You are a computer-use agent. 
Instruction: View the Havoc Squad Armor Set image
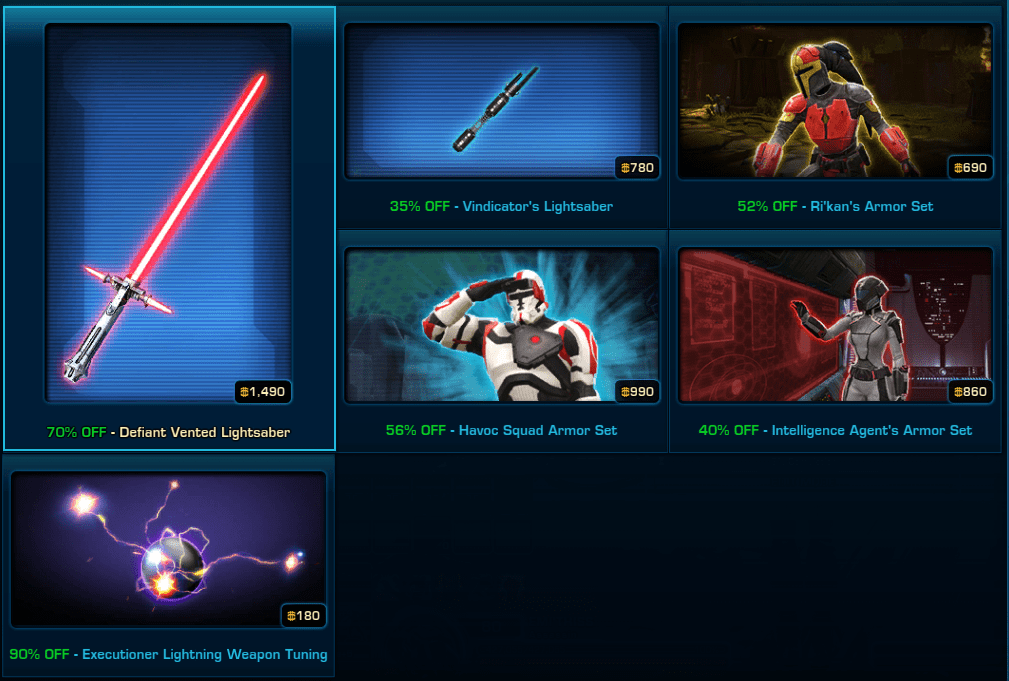(x=500, y=324)
